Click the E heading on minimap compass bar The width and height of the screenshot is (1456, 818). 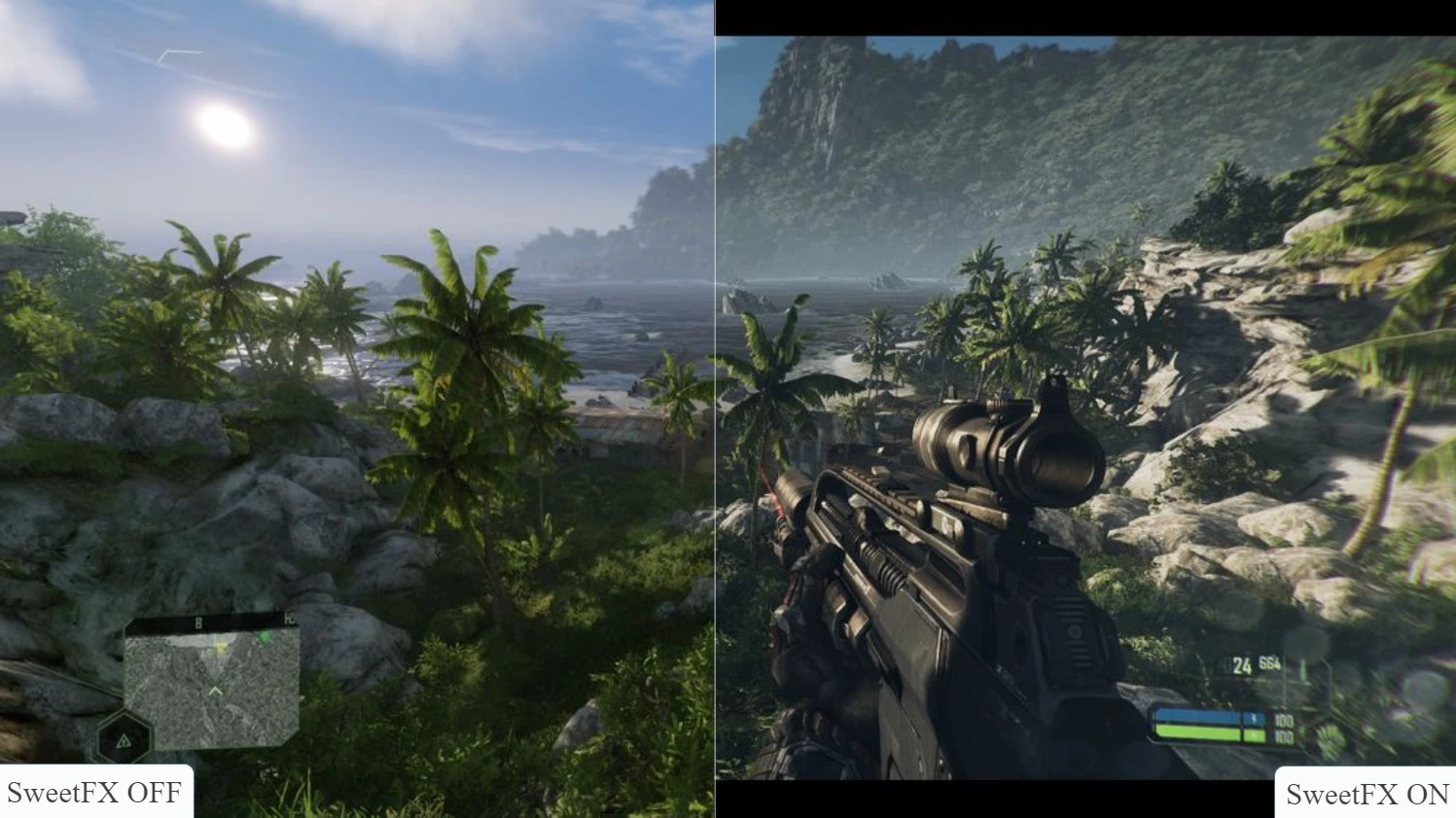(289, 620)
